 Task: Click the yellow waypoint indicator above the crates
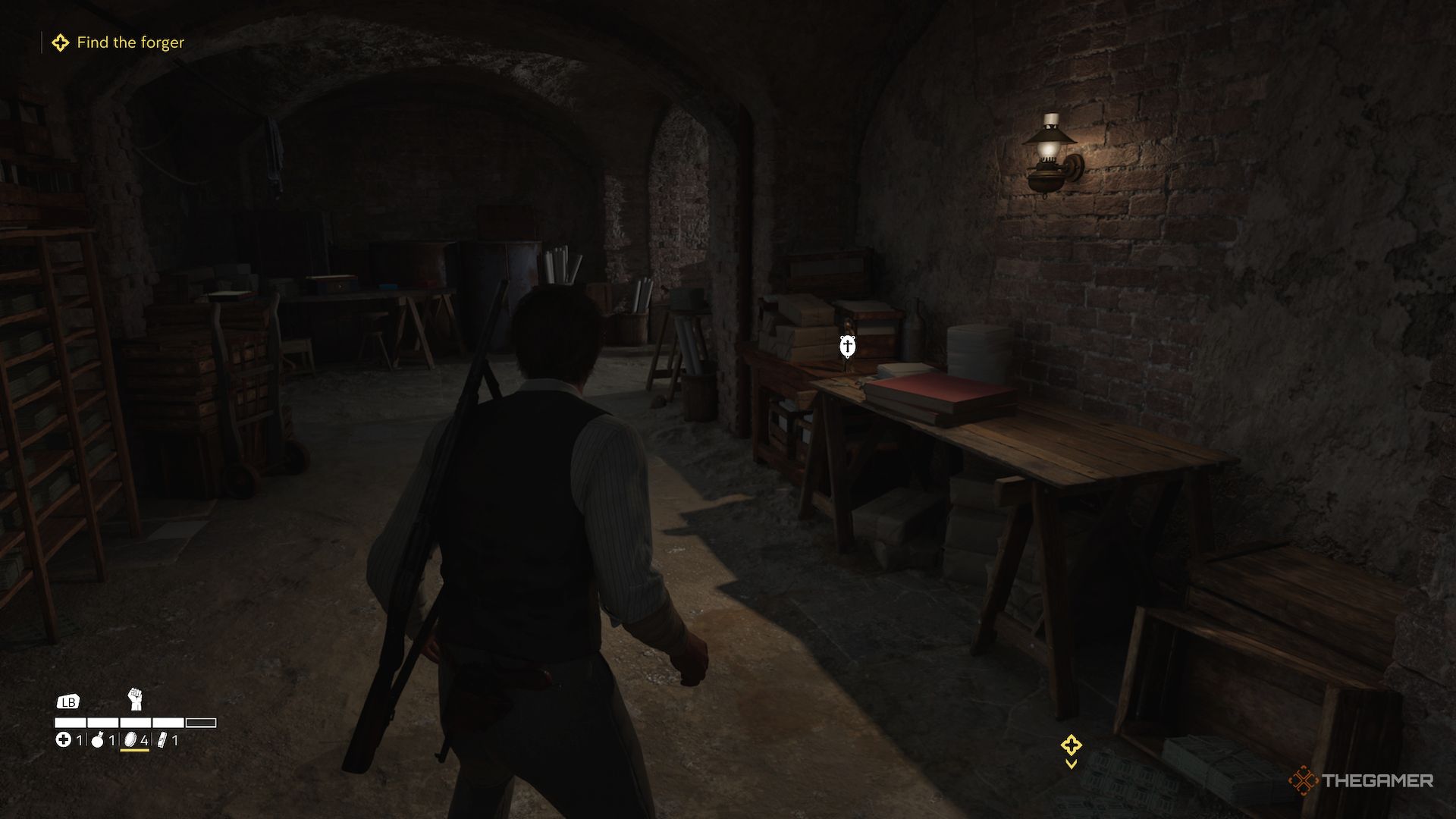(1071, 746)
